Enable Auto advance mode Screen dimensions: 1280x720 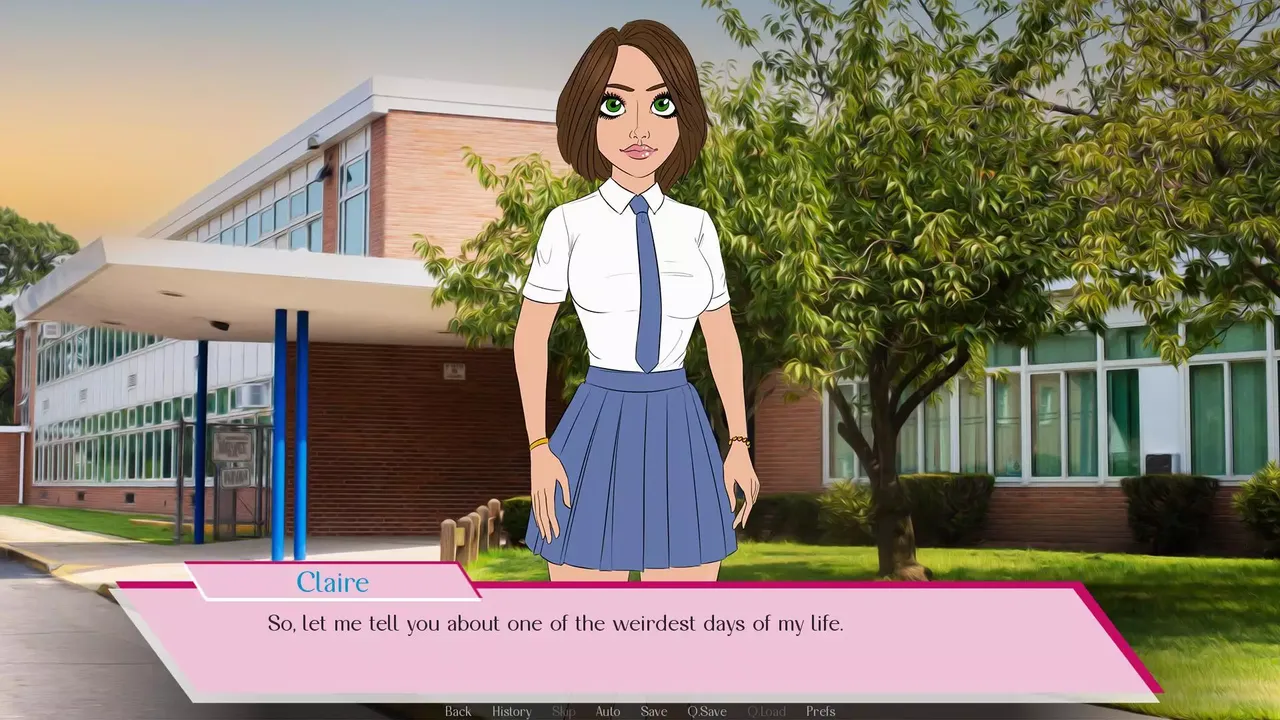(x=608, y=711)
